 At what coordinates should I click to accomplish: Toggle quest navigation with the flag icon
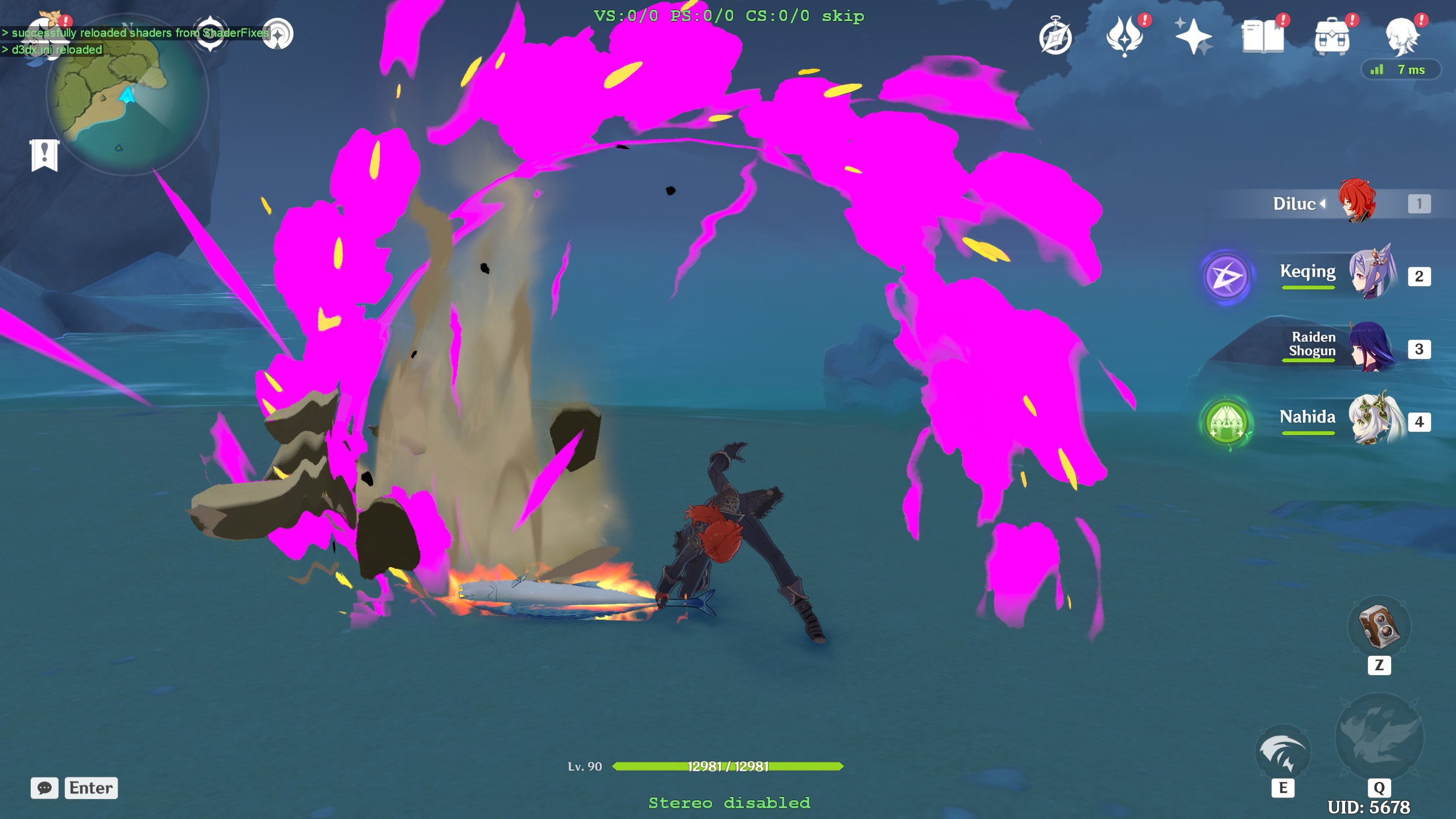point(44,154)
